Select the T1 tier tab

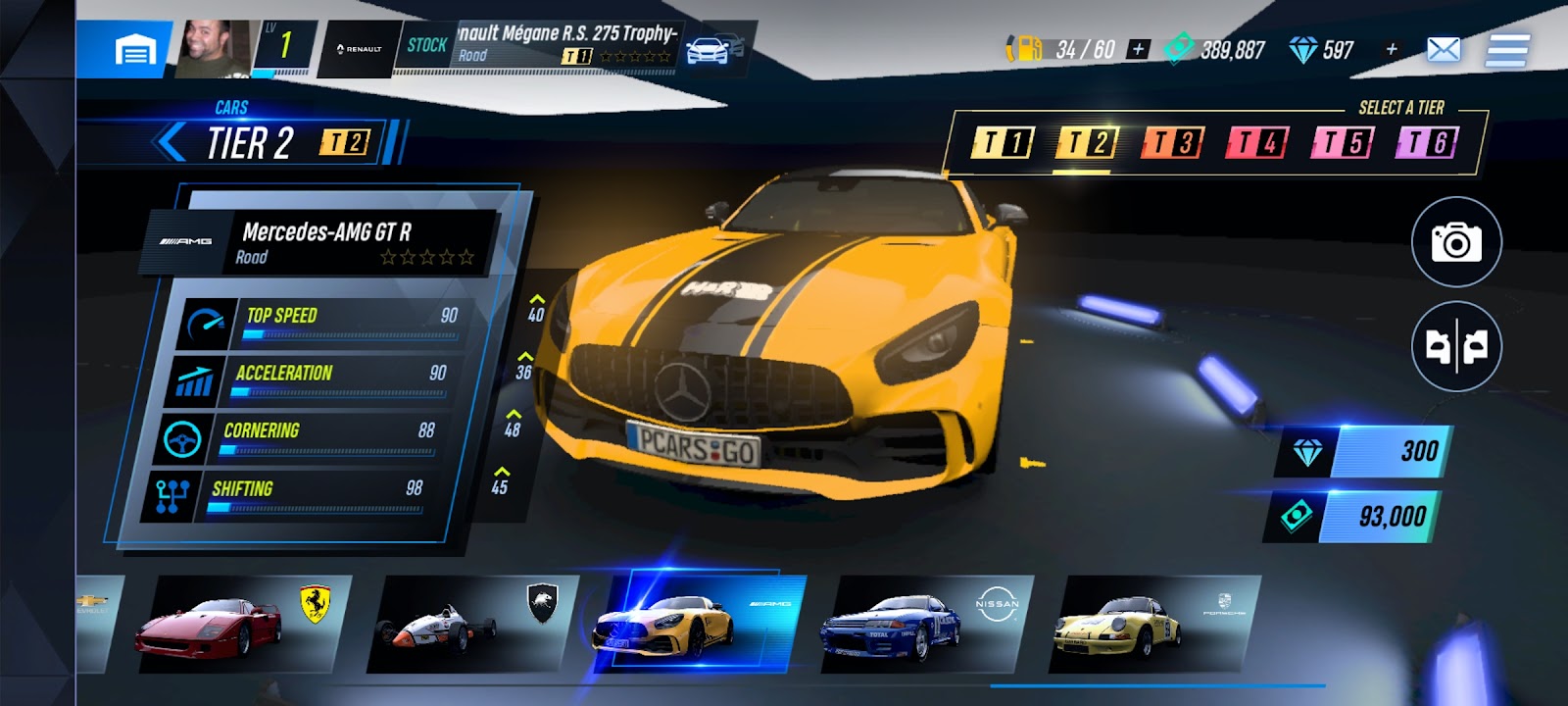1001,143
